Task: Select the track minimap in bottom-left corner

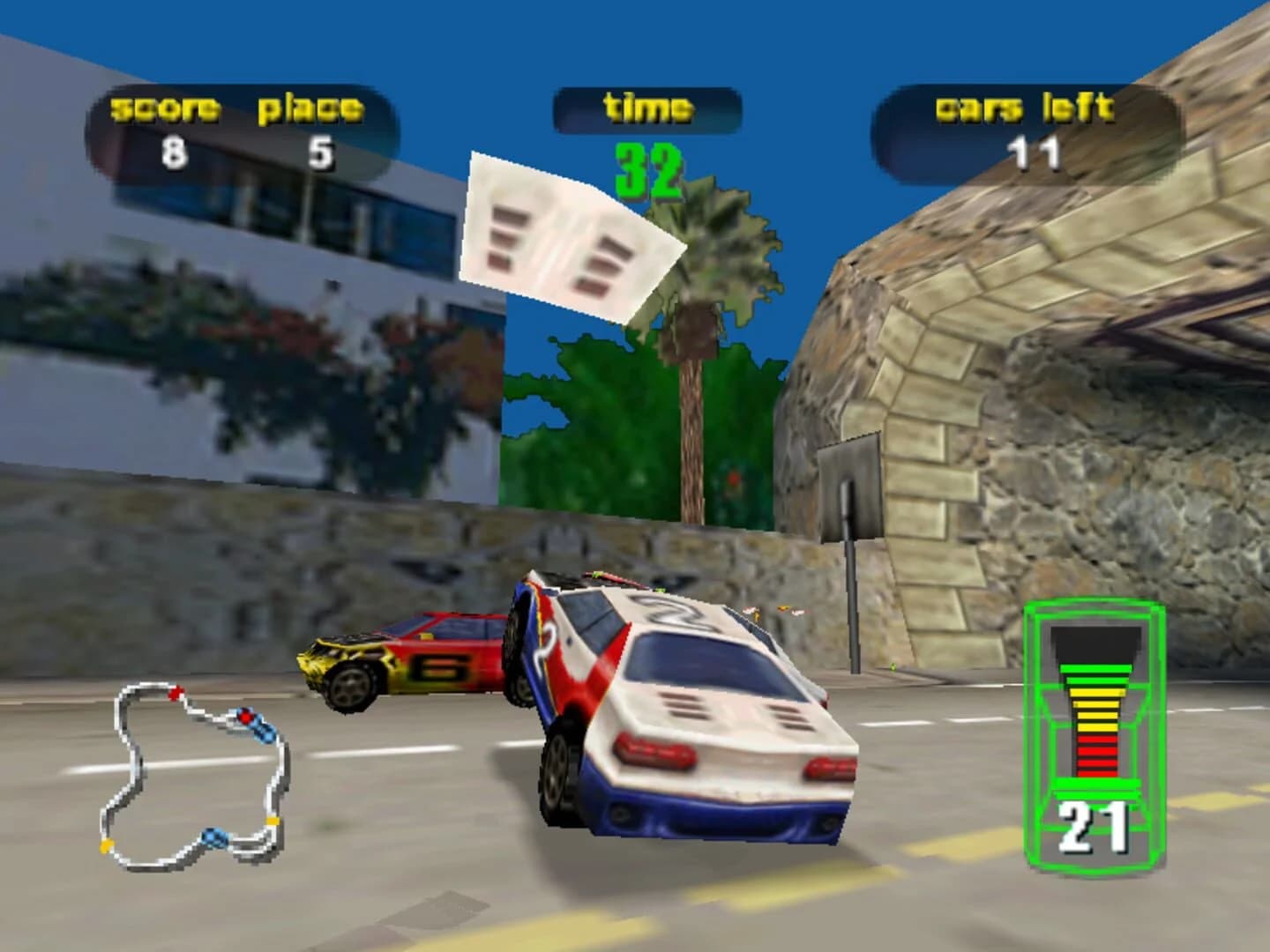Action: (x=194, y=776)
